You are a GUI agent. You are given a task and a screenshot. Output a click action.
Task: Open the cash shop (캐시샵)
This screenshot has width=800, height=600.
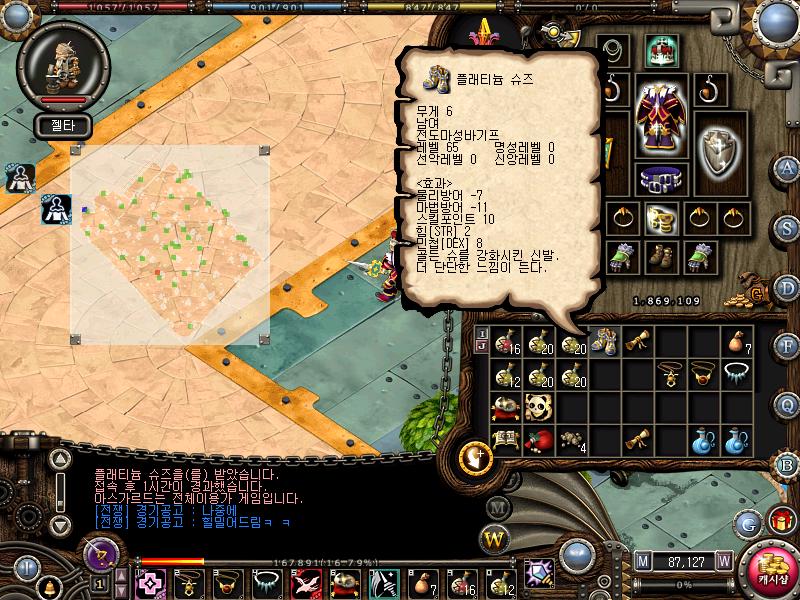(769, 570)
